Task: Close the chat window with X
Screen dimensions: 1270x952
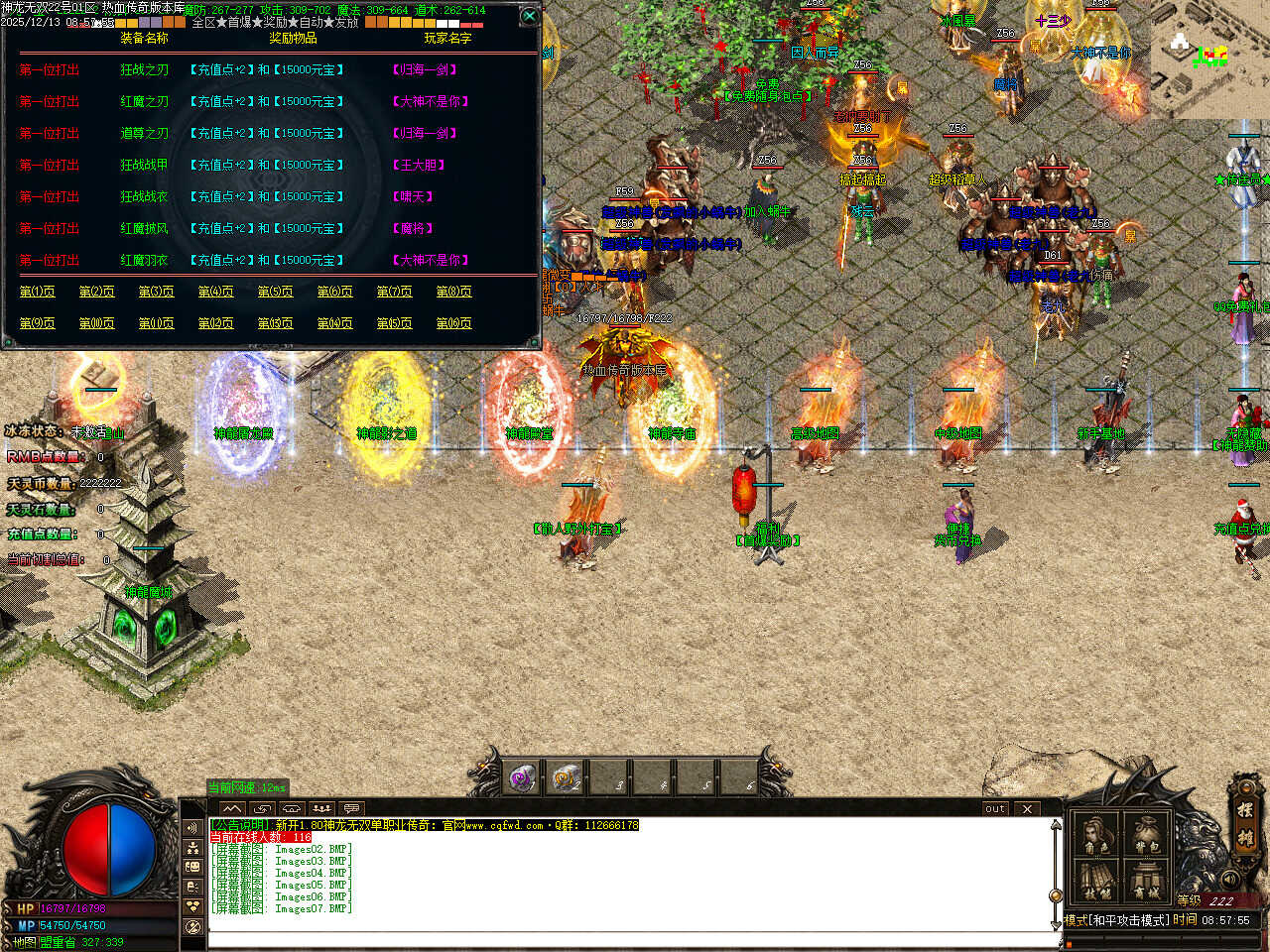Action: pos(1027,808)
